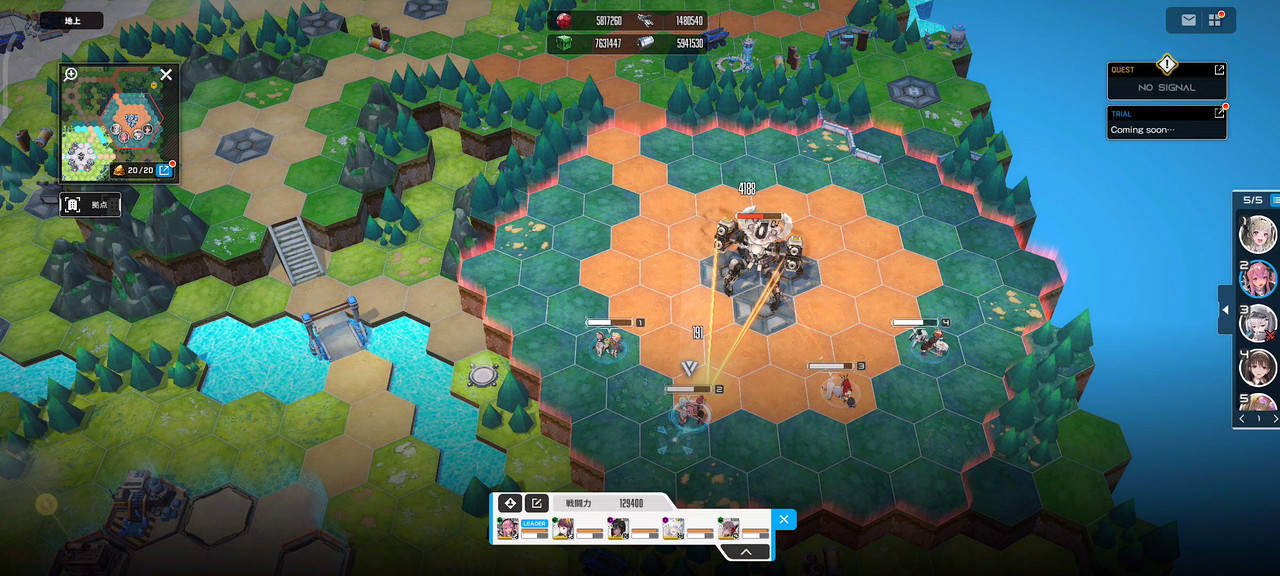Collapse the squad panel with up arrow
This screenshot has width=1280, height=576.
(x=747, y=551)
